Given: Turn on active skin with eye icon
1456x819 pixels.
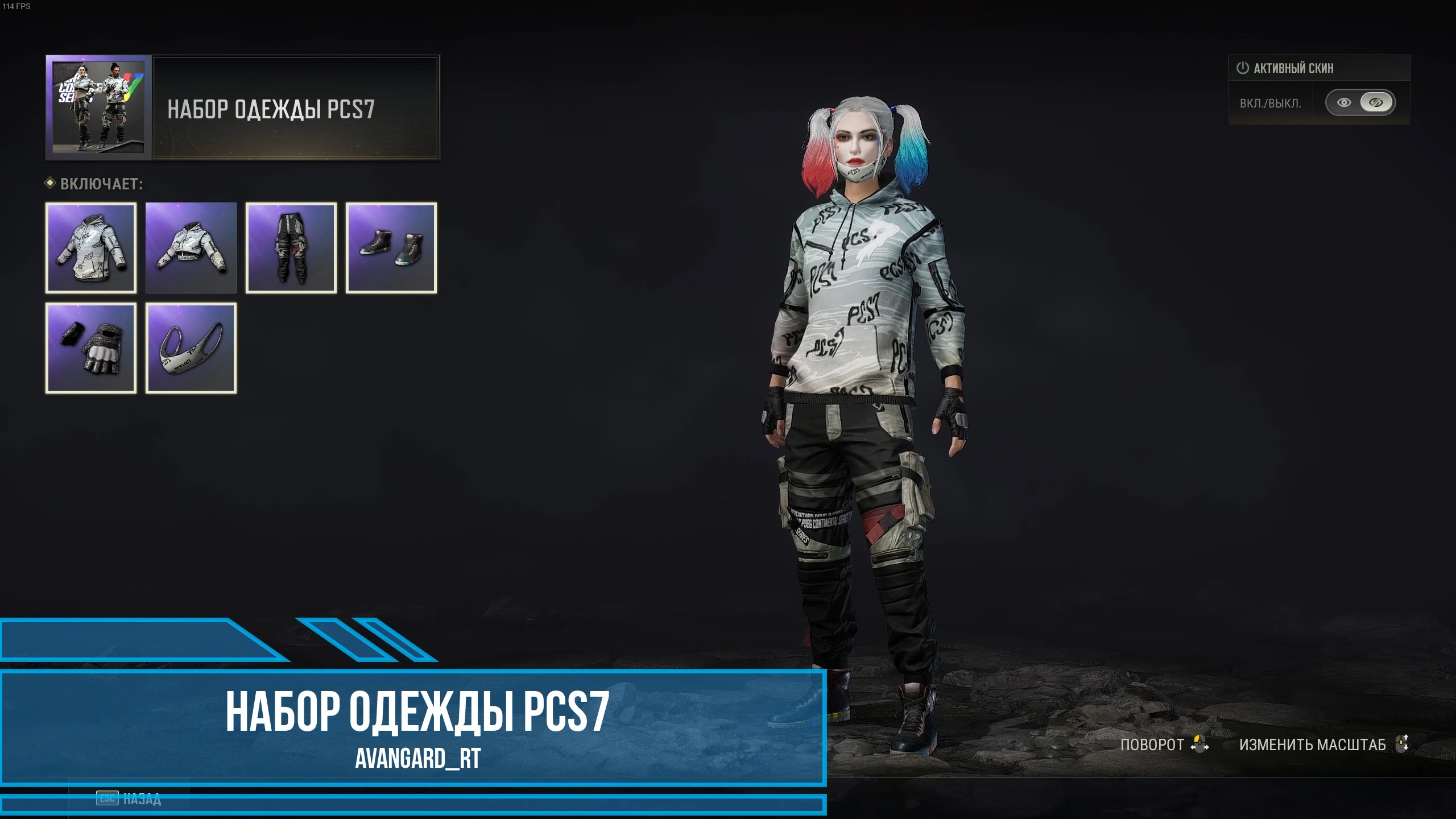Looking at the screenshot, I should [x=1344, y=103].
